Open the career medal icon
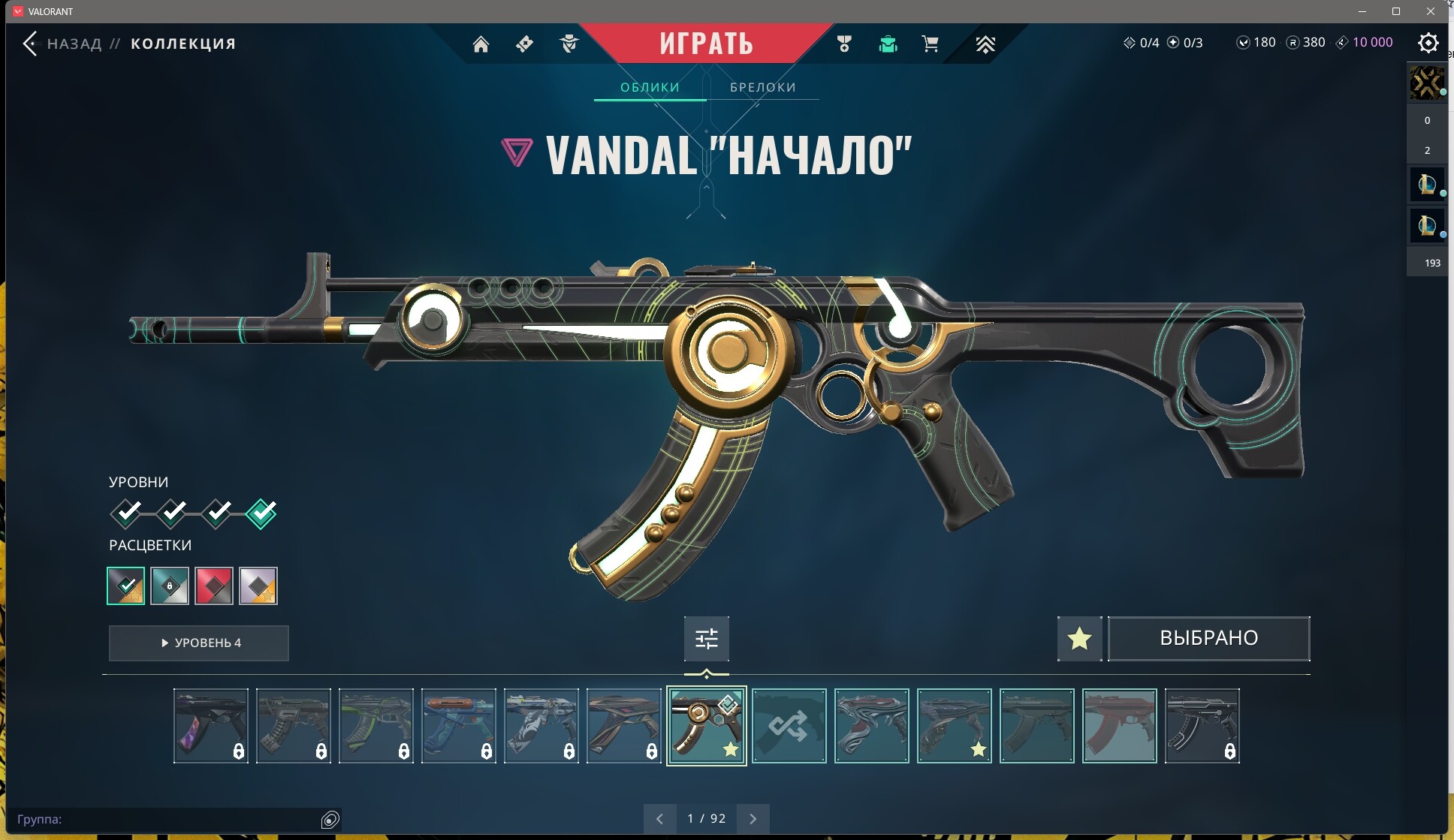1454x840 pixels. pyautogui.click(x=843, y=44)
